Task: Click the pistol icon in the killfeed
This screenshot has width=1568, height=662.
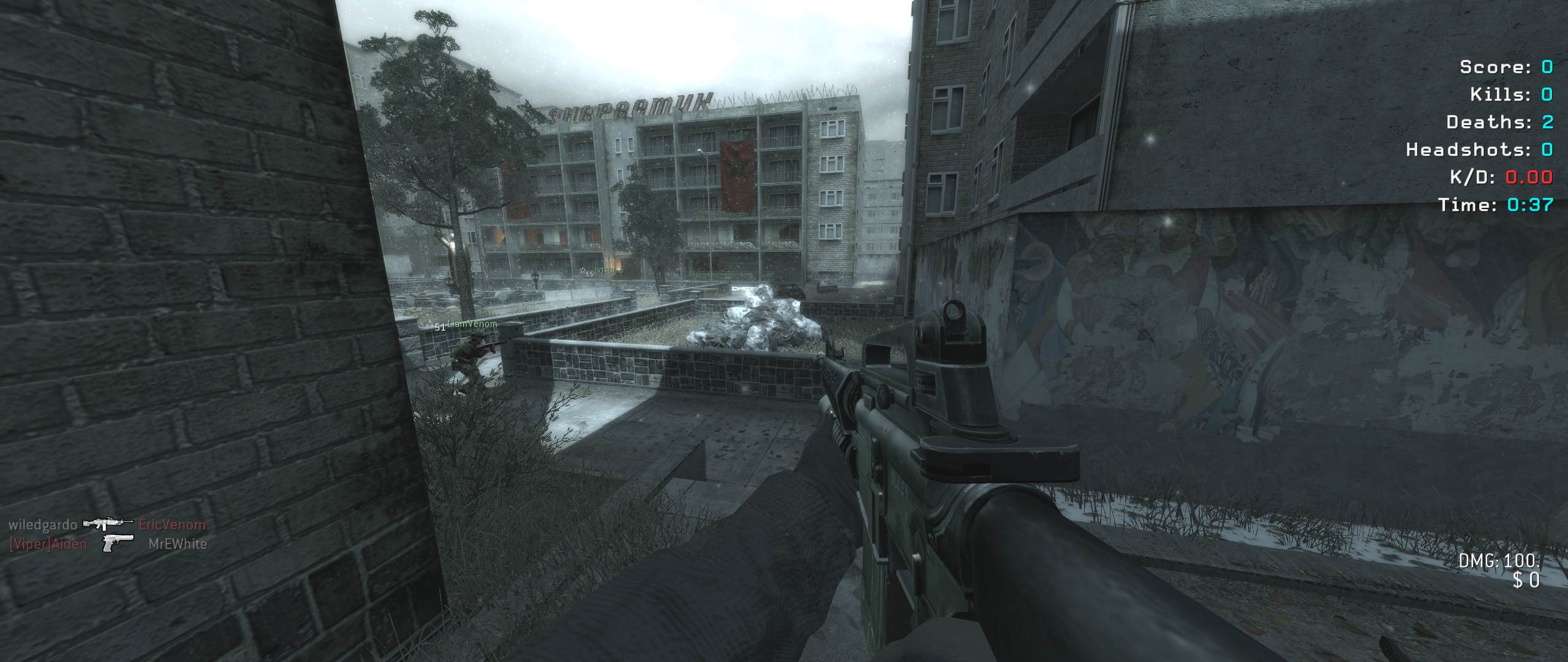Action: 118,543
